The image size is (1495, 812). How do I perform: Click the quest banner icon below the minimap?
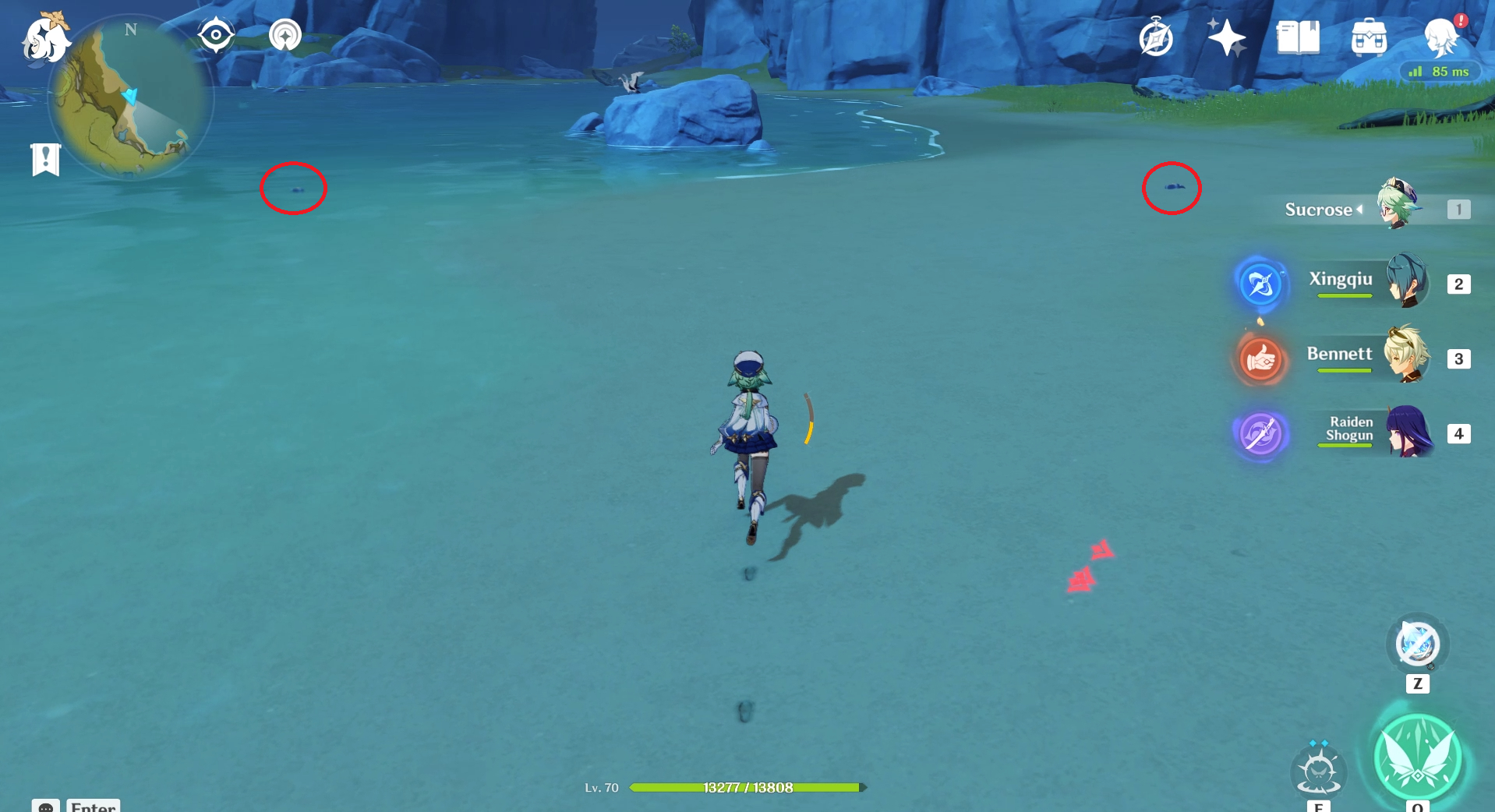coord(47,158)
